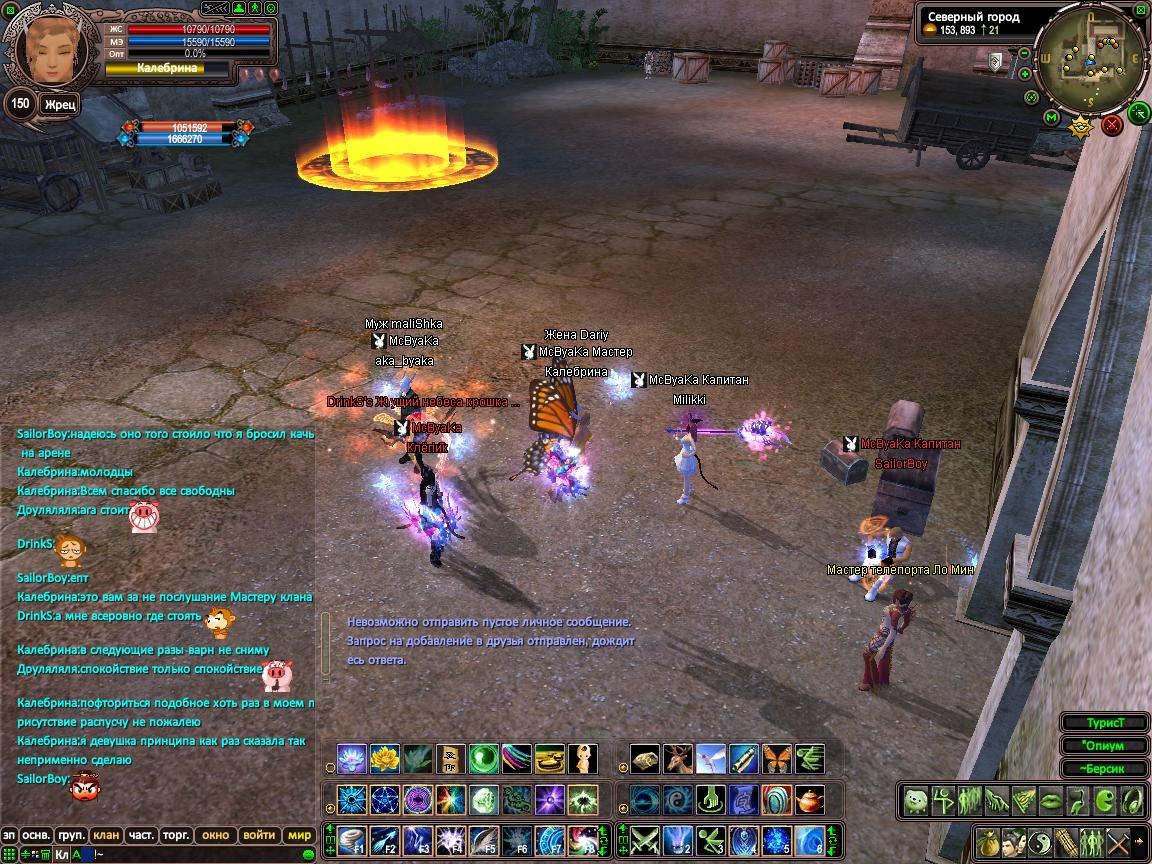Viewport: 1152px width, 864px height.
Task: Open the груп. chat channel tab
Action: click(71, 835)
